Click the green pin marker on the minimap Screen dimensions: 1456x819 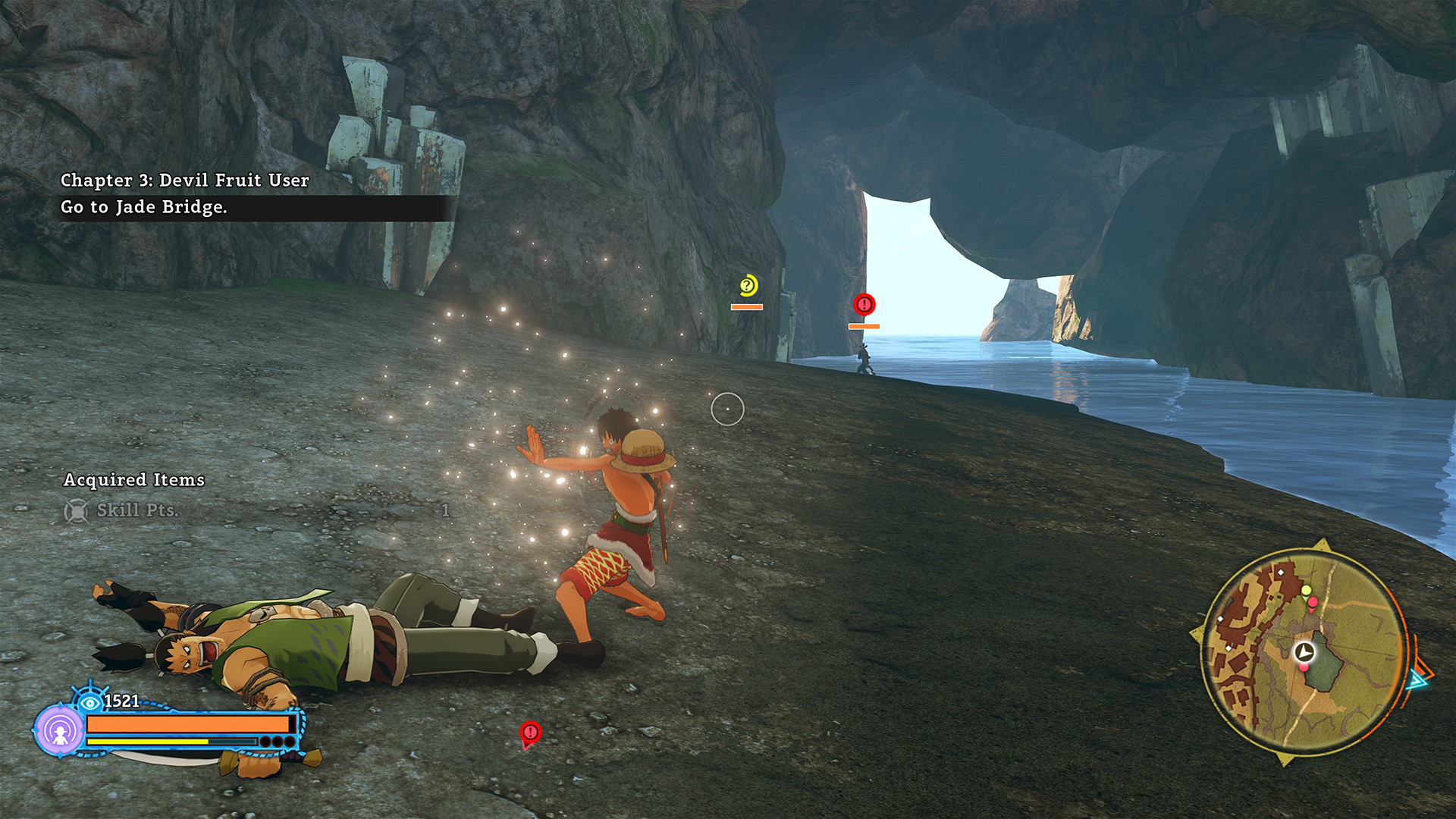(1305, 591)
